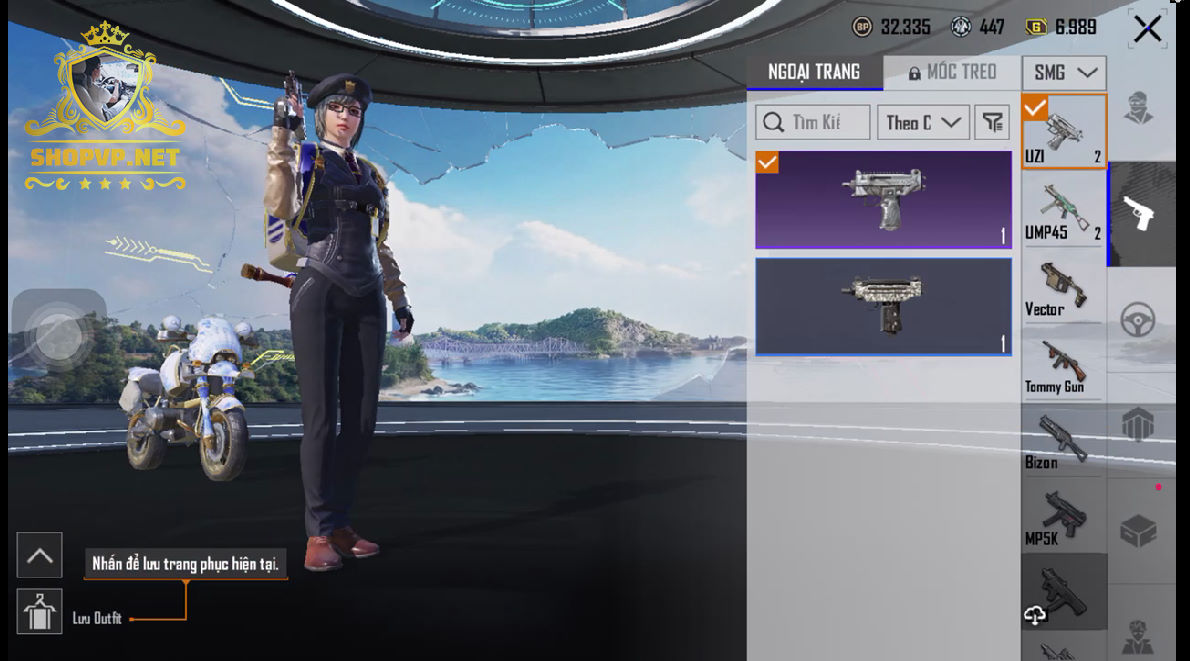Open the SMG weapon type dropdown
1190x661 pixels.
point(1064,73)
